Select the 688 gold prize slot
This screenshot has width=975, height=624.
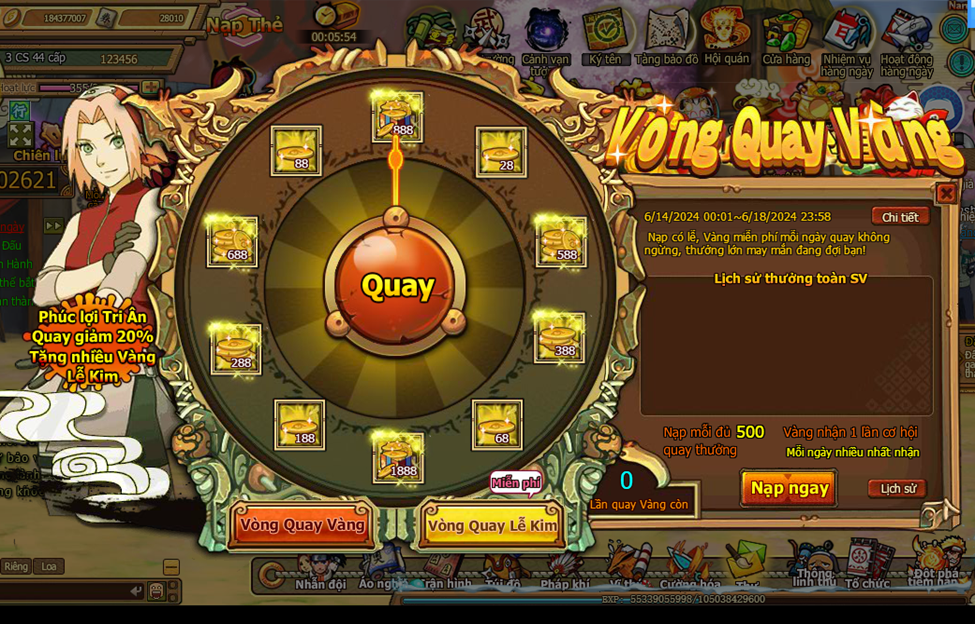pos(232,241)
